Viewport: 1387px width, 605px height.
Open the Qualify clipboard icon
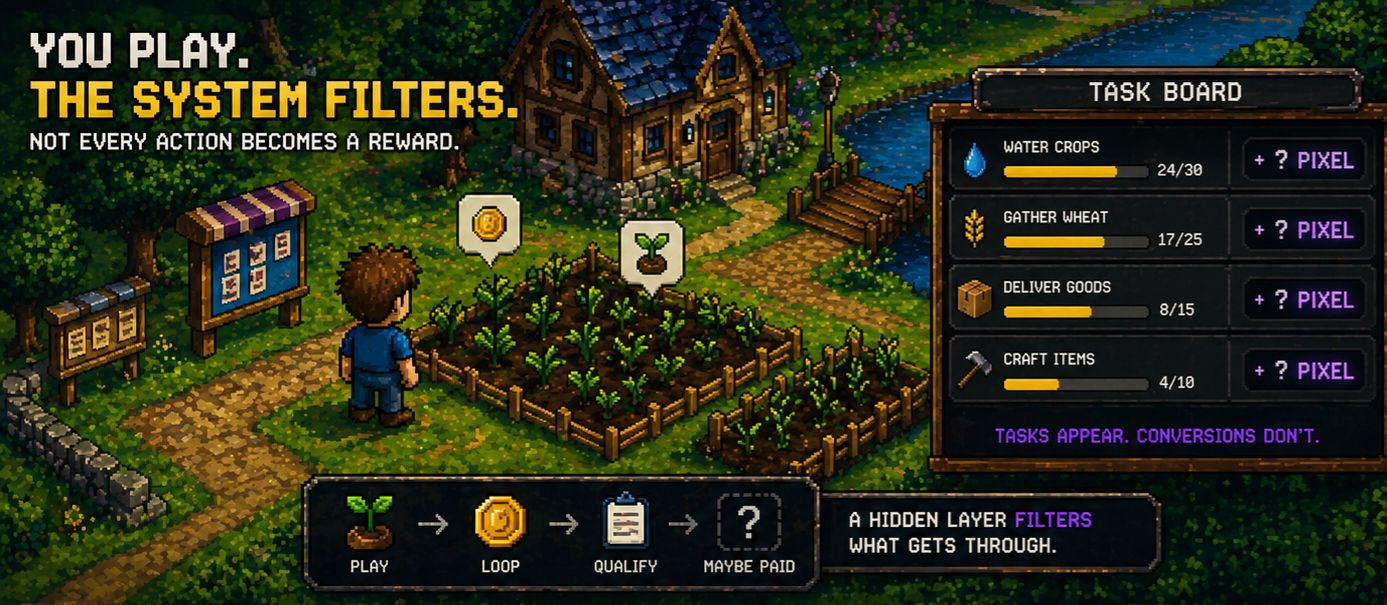coord(626,522)
